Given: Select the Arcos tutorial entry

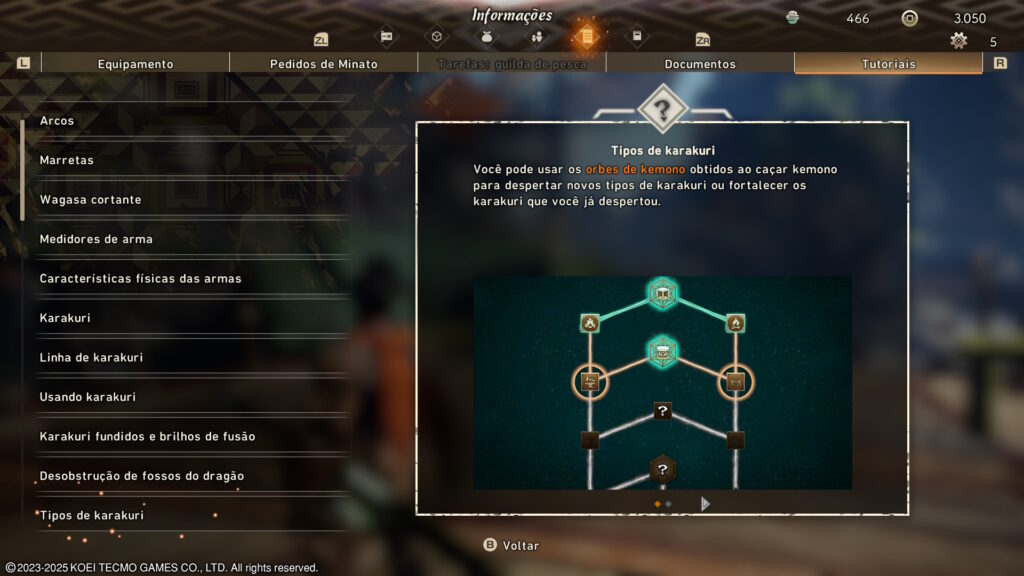Looking at the screenshot, I should click(x=57, y=121).
